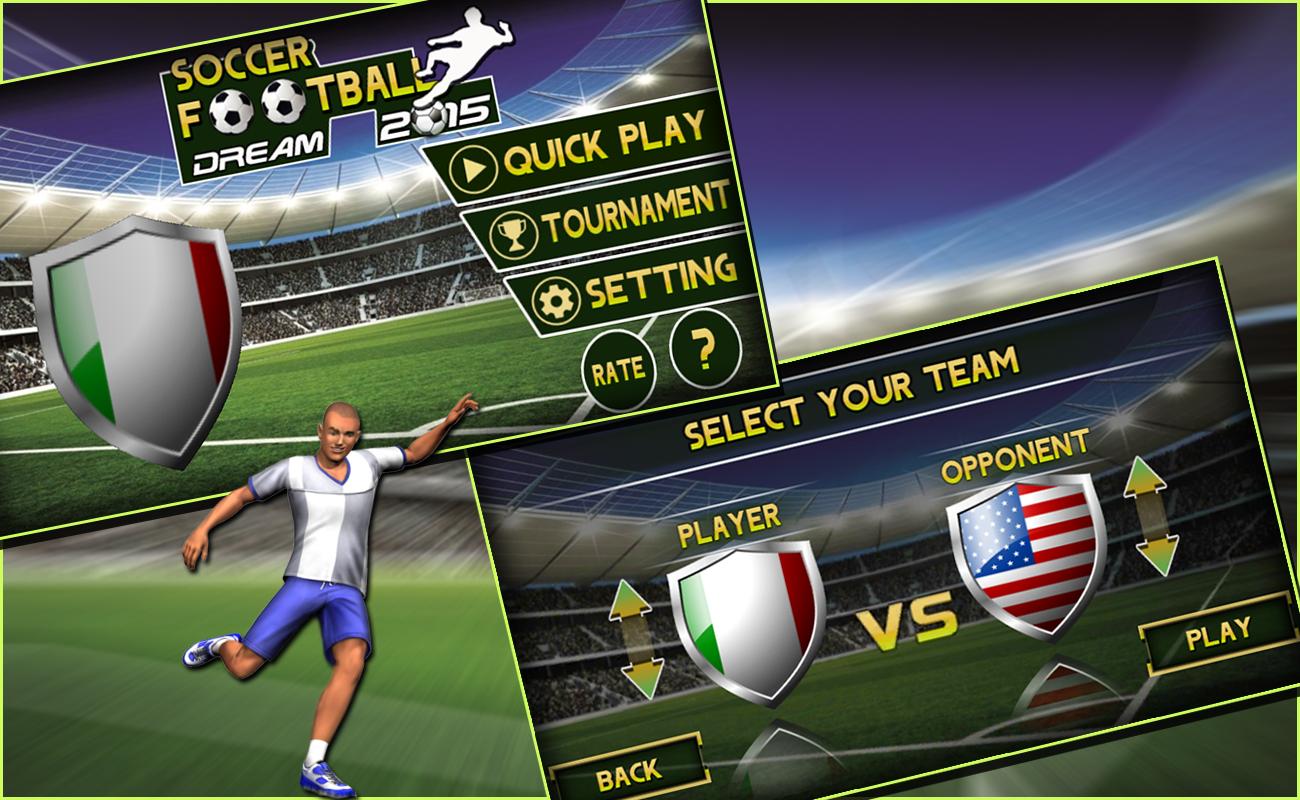
Task: Click the question mark help icon
Action: click(703, 349)
